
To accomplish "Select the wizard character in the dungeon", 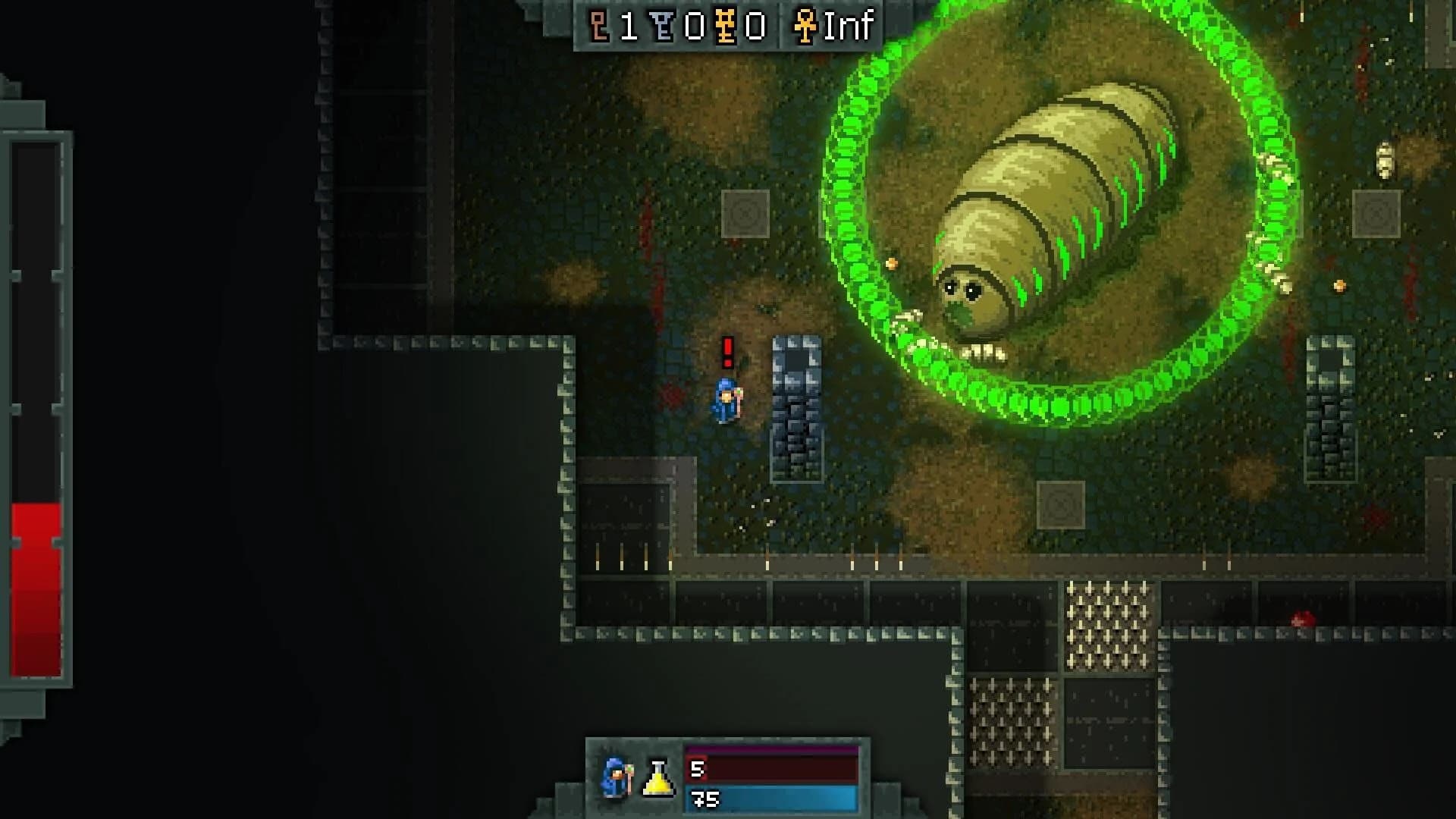I will [724, 397].
